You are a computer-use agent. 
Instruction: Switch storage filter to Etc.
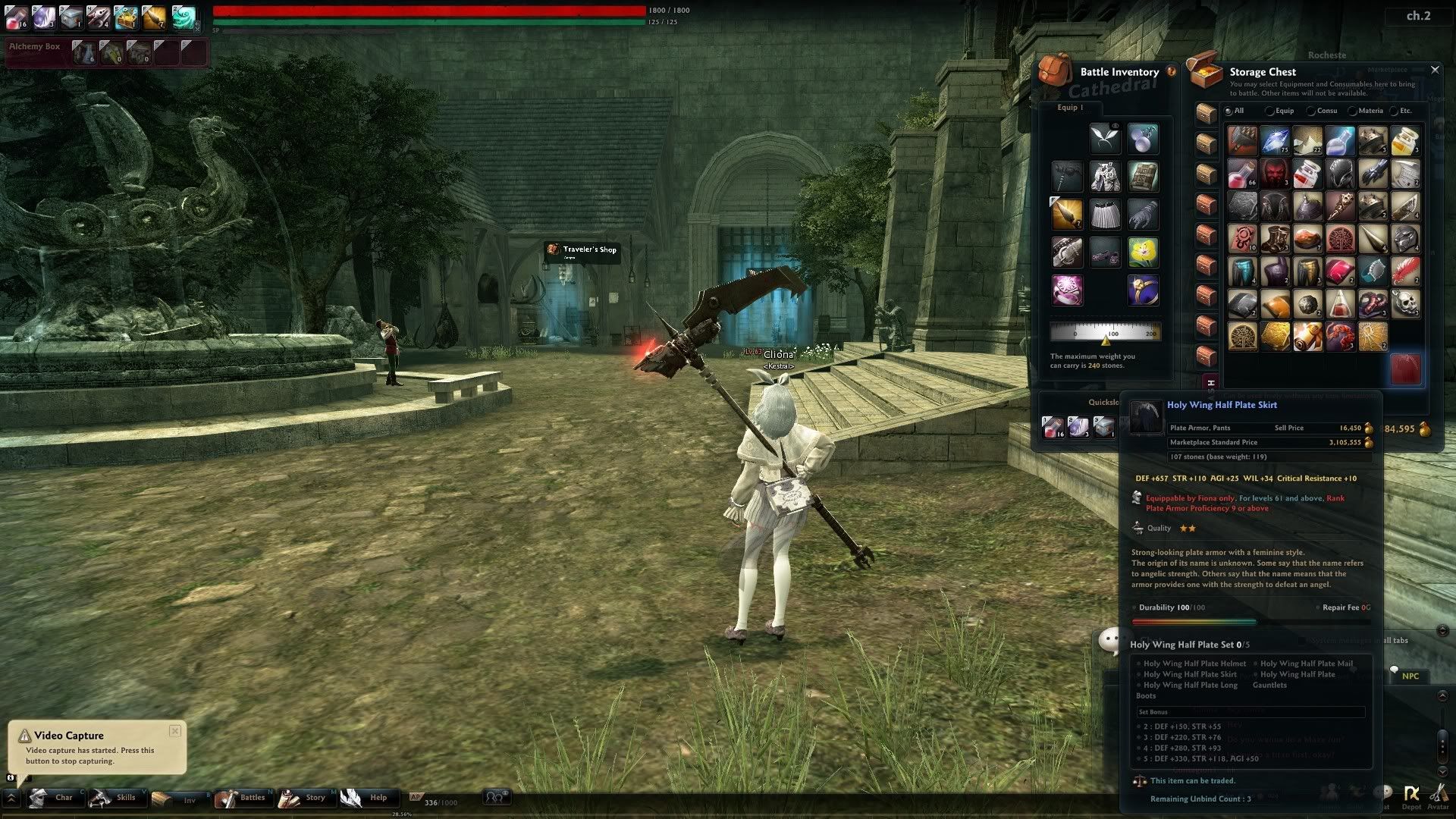1394,111
